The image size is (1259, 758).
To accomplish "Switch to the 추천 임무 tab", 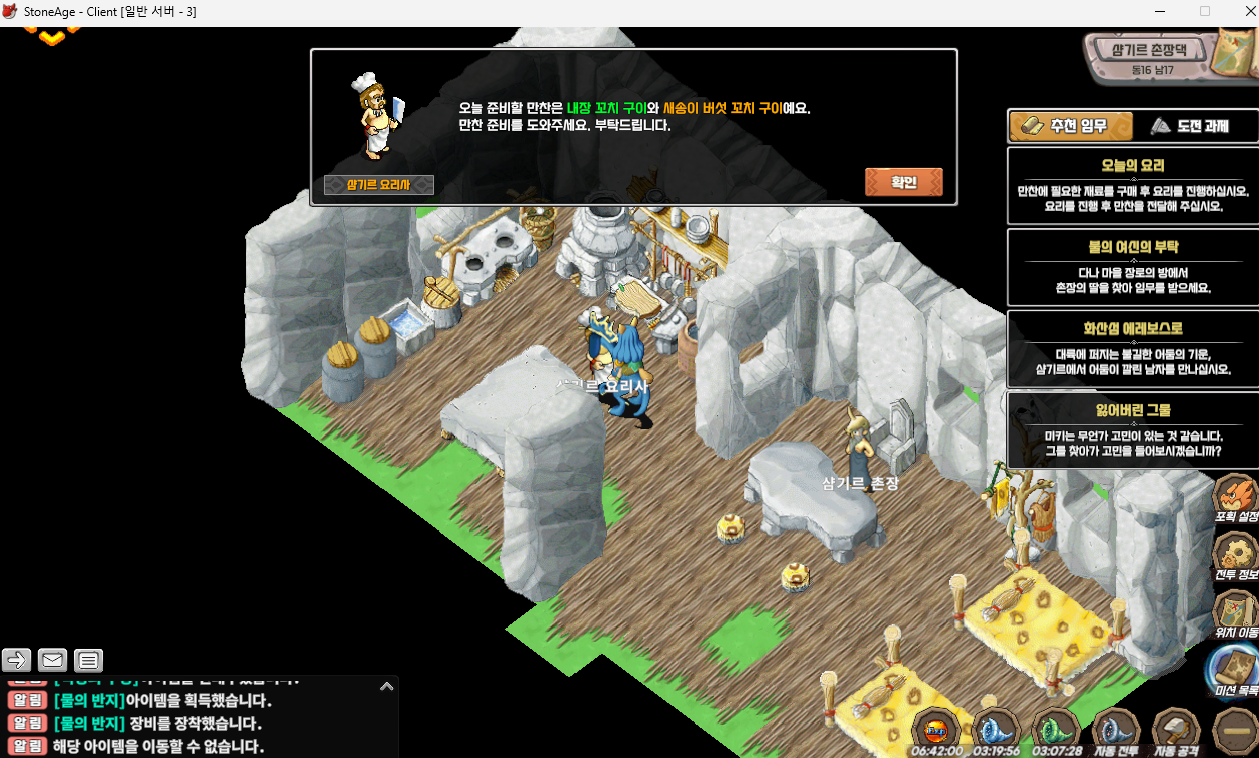I will pyautogui.click(x=1070, y=126).
